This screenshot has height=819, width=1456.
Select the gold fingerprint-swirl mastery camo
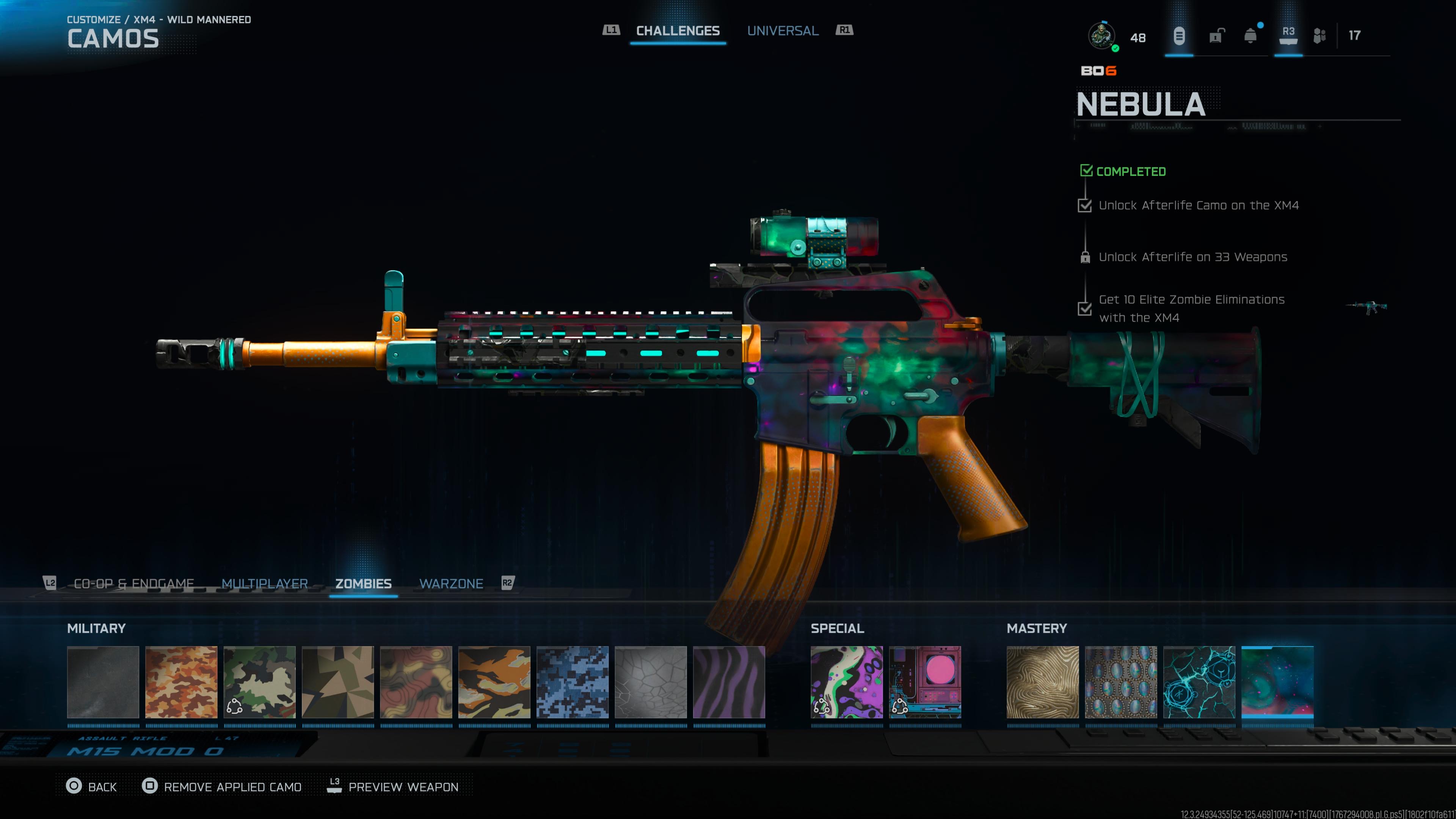[x=1042, y=682]
